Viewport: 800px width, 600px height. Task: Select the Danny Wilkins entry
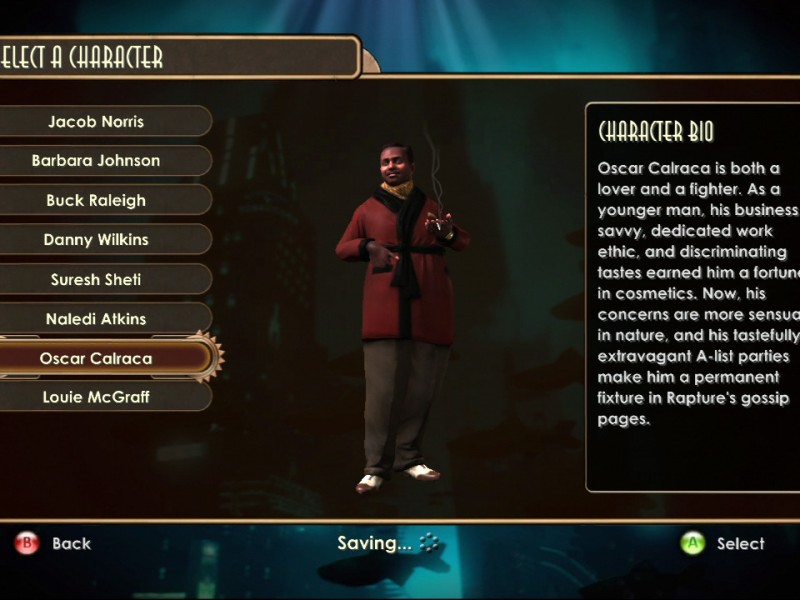point(96,240)
